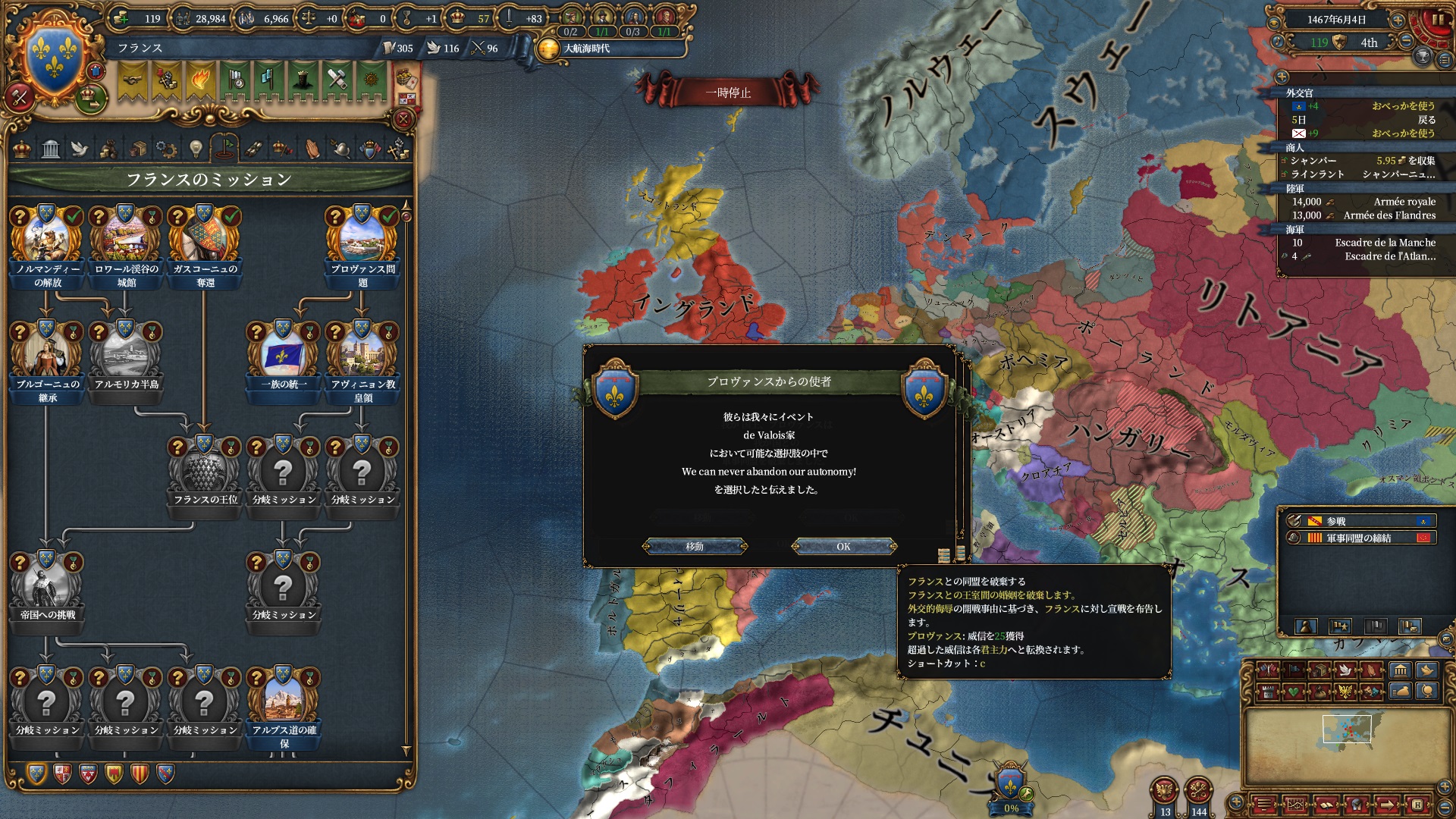Select the フランスの王位 mission
Image resolution: width=1456 pixels, height=819 pixels.
coord(205,472)
